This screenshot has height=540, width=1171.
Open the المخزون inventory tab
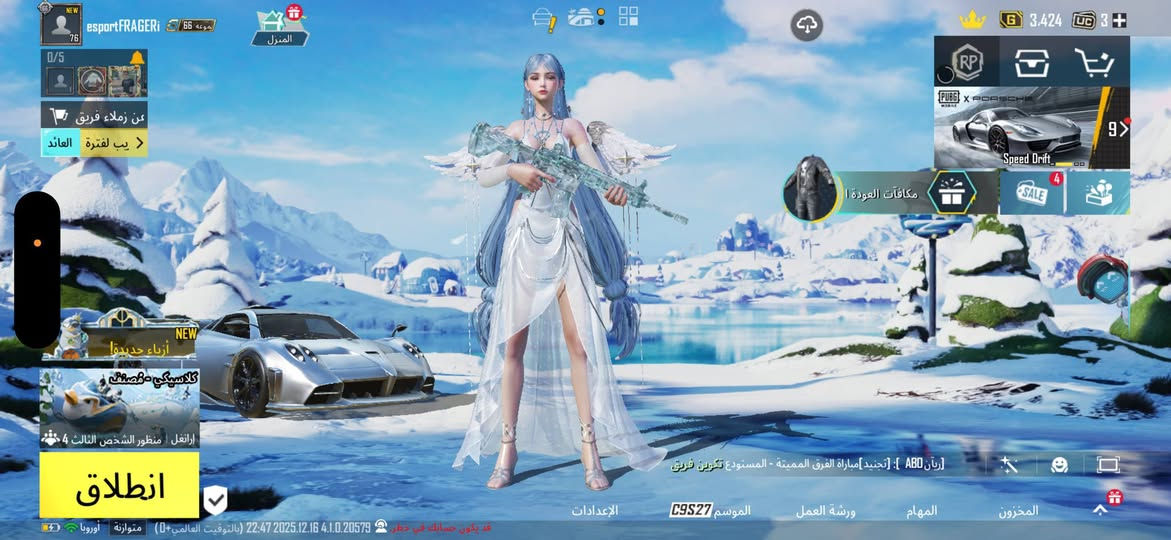[1017, 510]
